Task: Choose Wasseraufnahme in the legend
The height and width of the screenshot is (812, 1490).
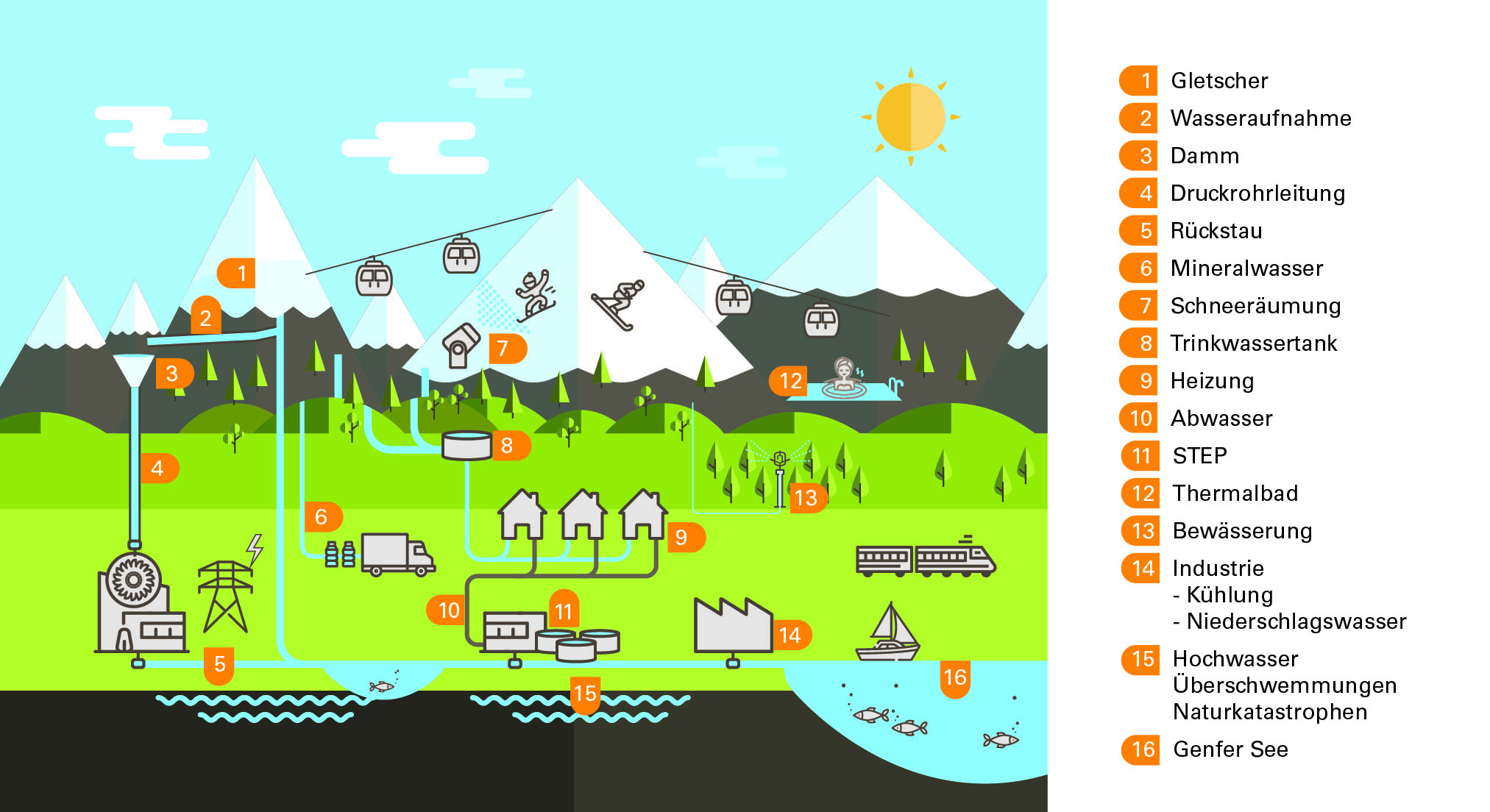Action: point(1260,118)
